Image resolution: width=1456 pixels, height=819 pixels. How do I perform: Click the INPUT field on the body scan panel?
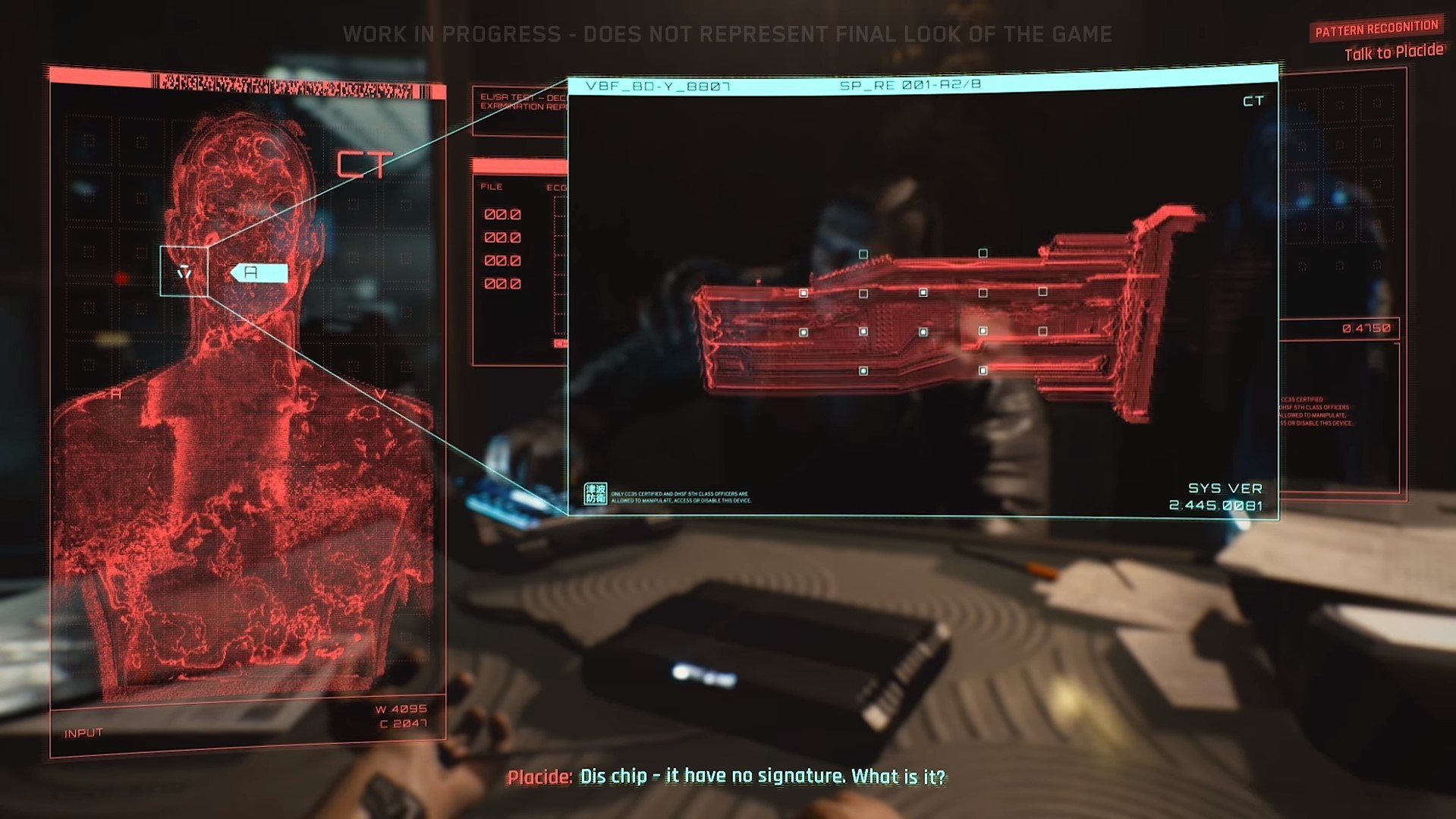point(83,732)
